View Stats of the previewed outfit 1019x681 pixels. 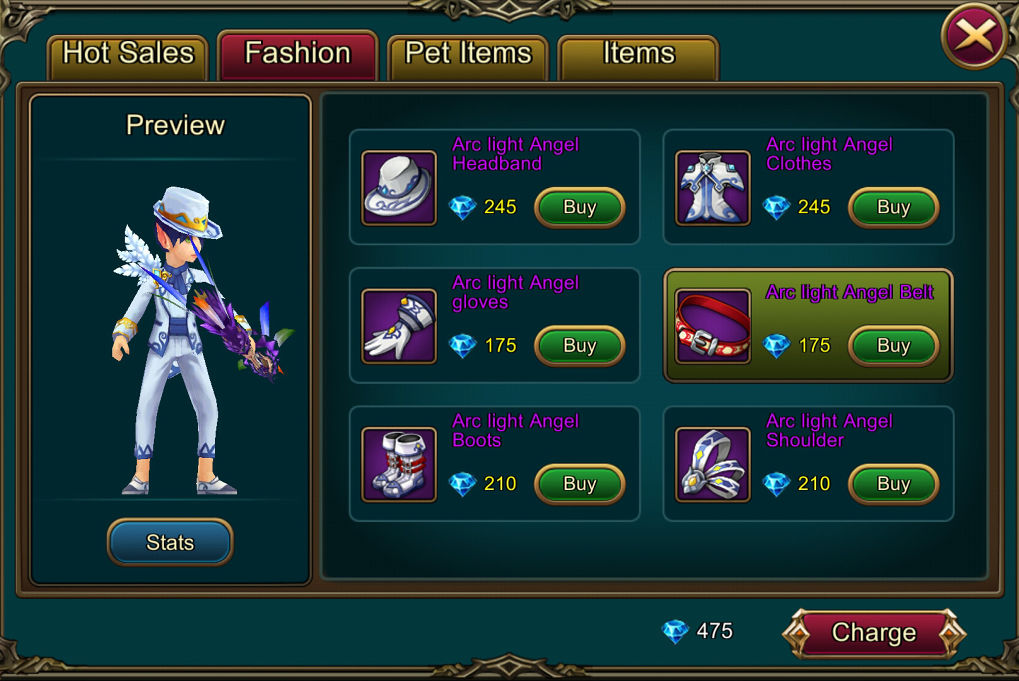coord(170,543)
